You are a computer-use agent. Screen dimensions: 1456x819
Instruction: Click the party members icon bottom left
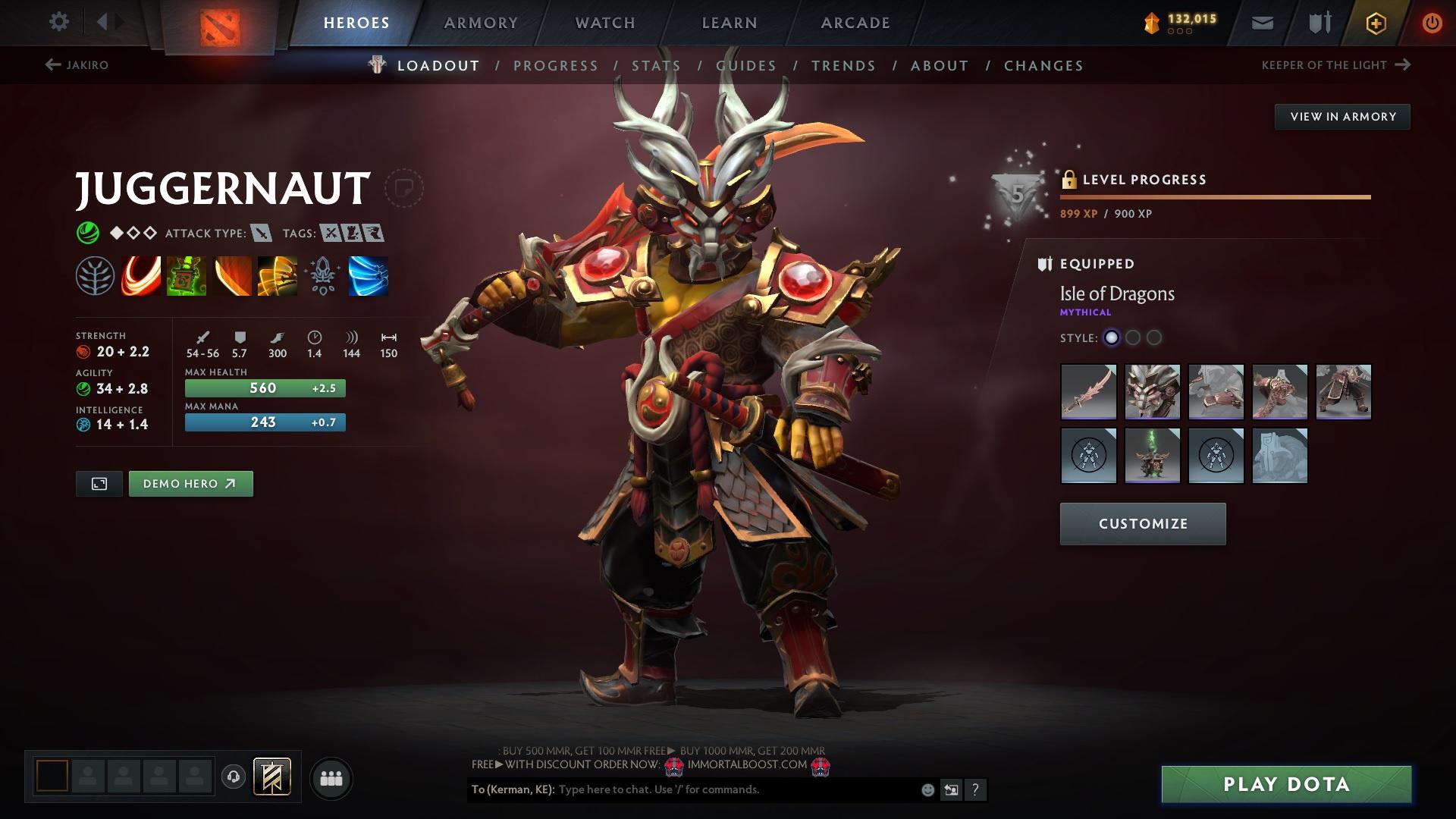coord(331,777)
